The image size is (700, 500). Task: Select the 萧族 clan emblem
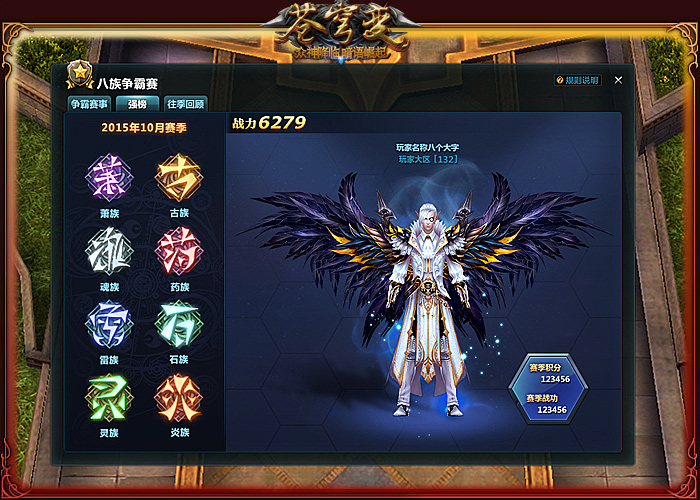tap(108, 178)
